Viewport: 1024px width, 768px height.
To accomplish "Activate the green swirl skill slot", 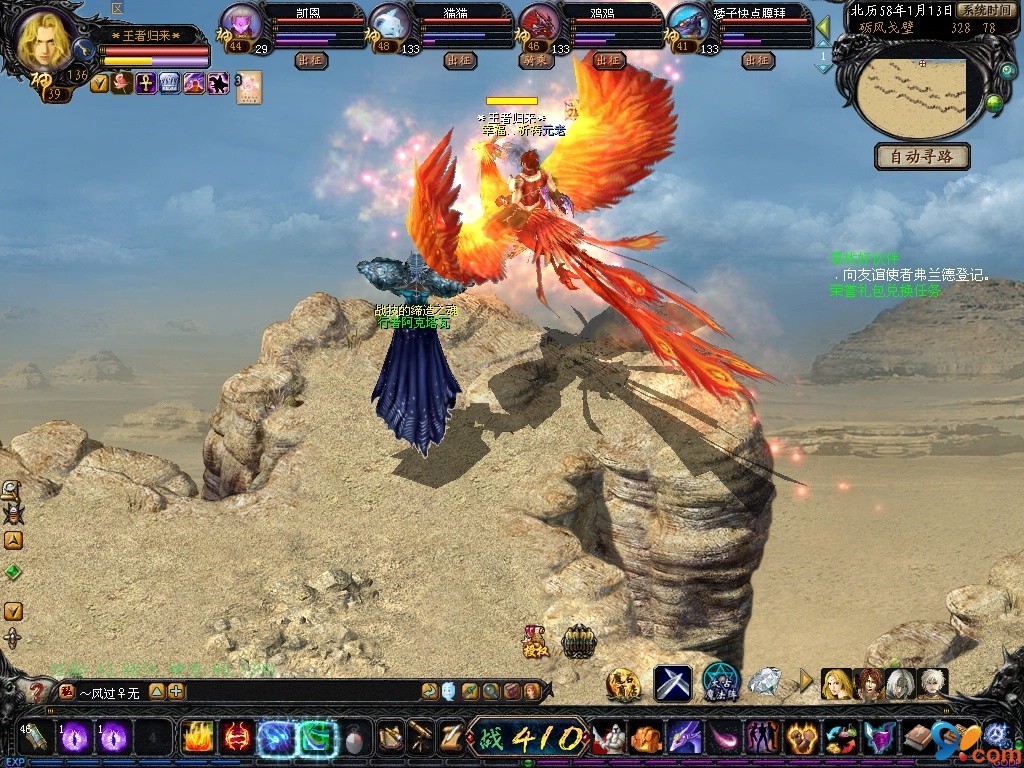I will (x=316, y=738).
